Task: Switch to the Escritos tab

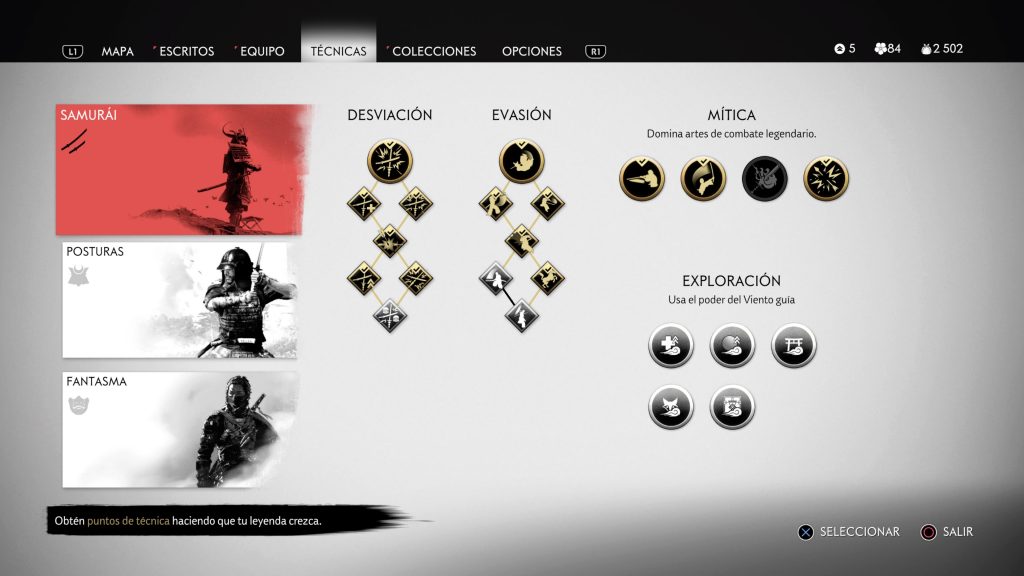Action: click(x=184, y=51)
